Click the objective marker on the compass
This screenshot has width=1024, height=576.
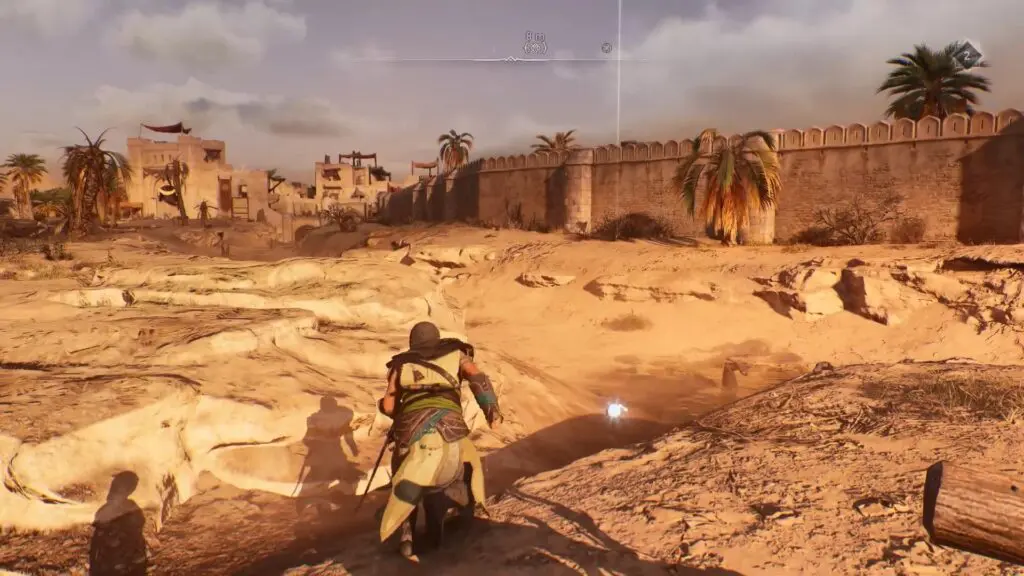click(535, 46)
